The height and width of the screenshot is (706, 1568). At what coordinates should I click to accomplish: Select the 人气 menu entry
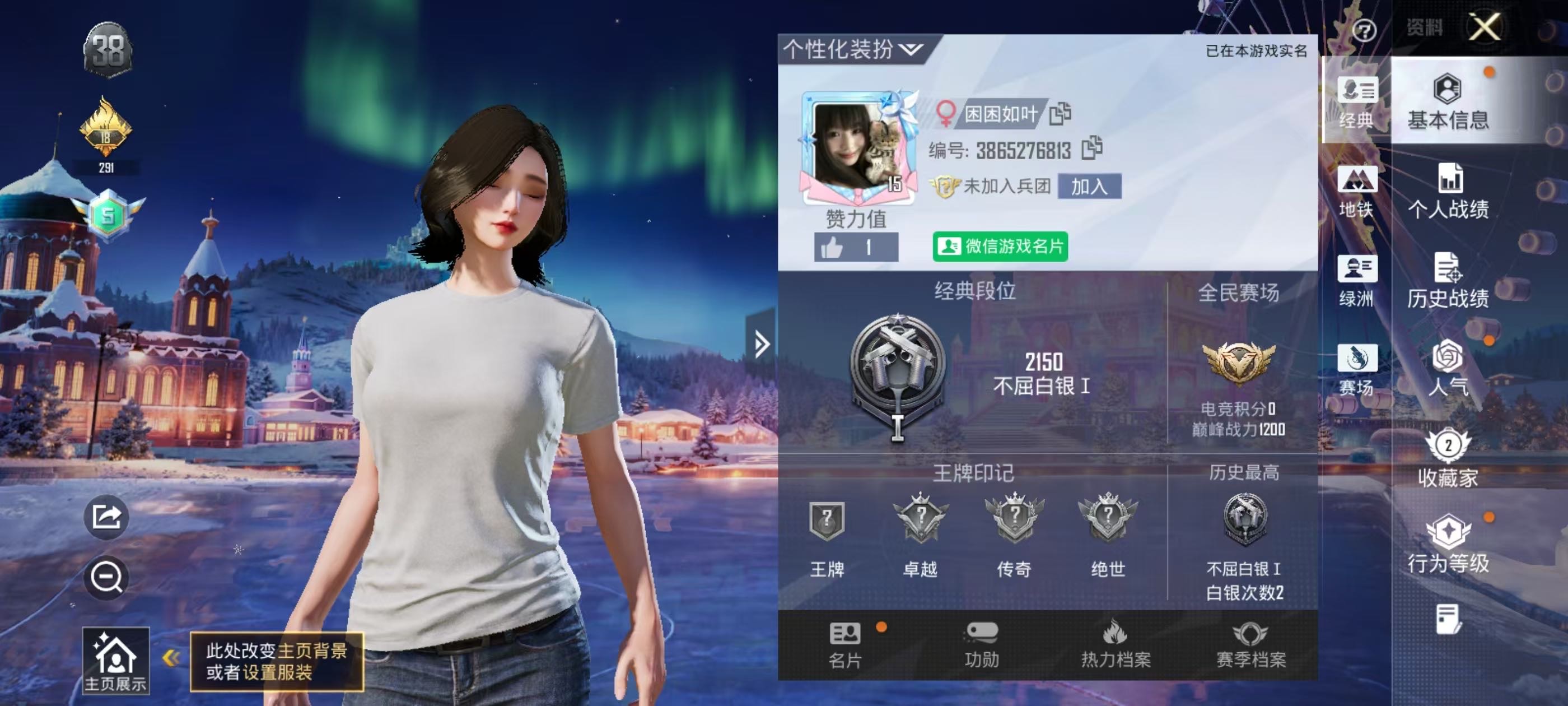1448,369
